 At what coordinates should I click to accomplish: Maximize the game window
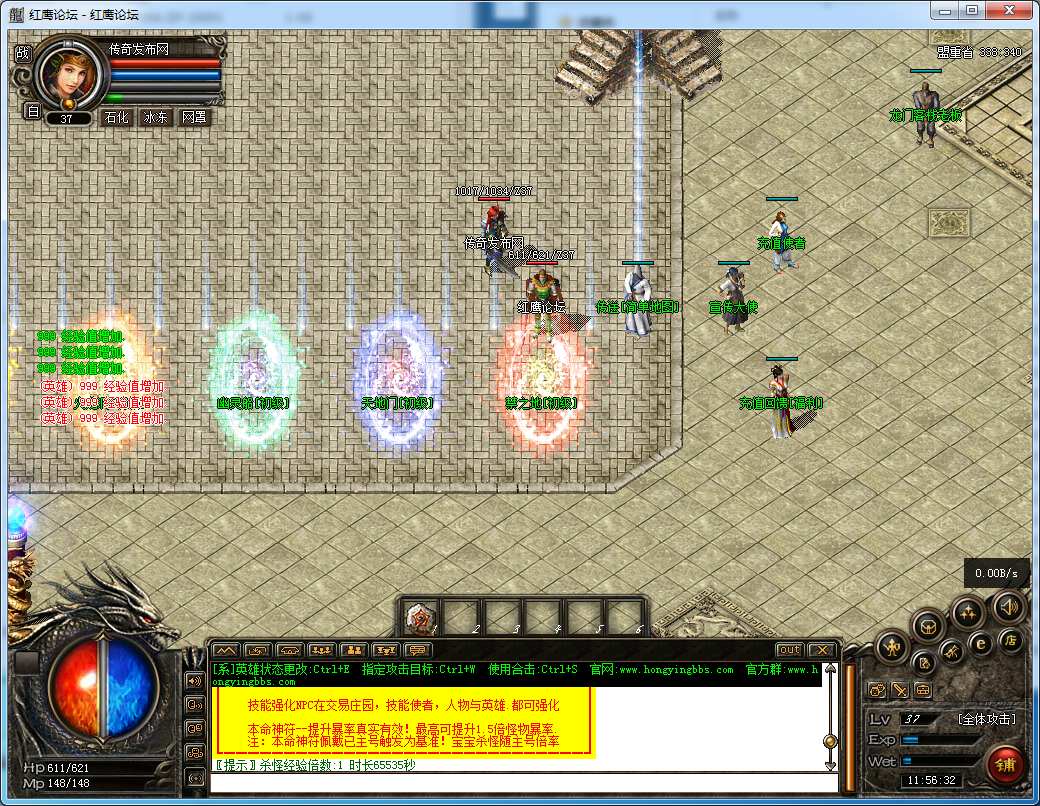(971, 10)
